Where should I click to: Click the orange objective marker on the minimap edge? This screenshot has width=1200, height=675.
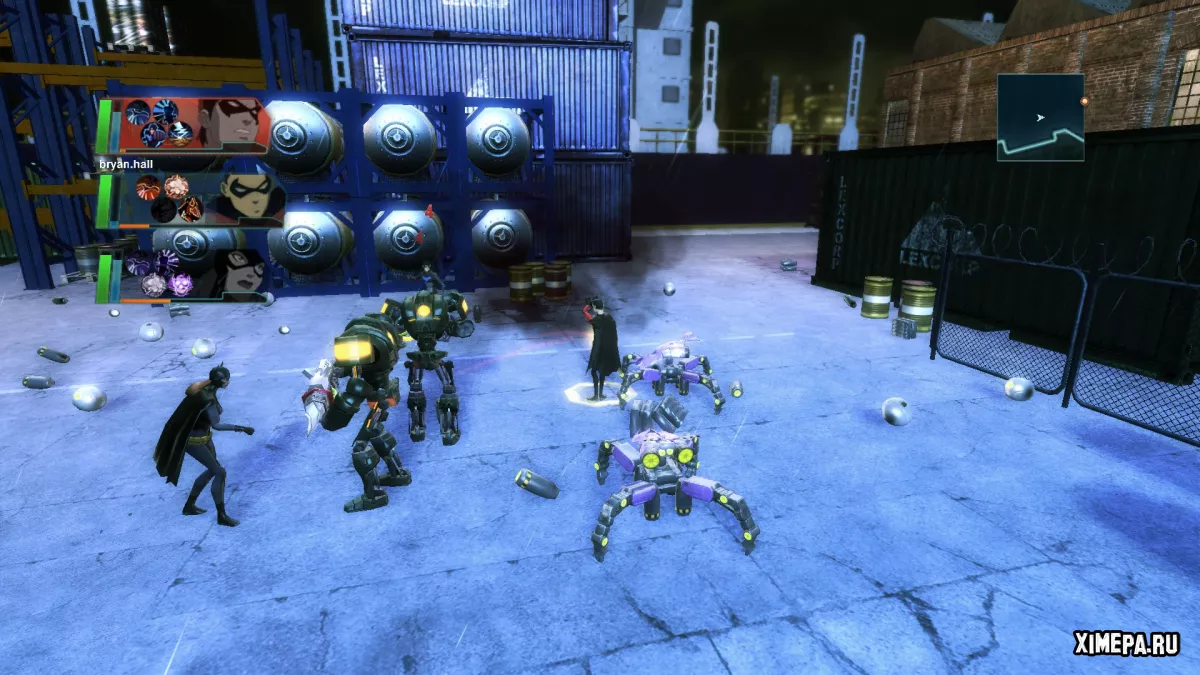1084,101
